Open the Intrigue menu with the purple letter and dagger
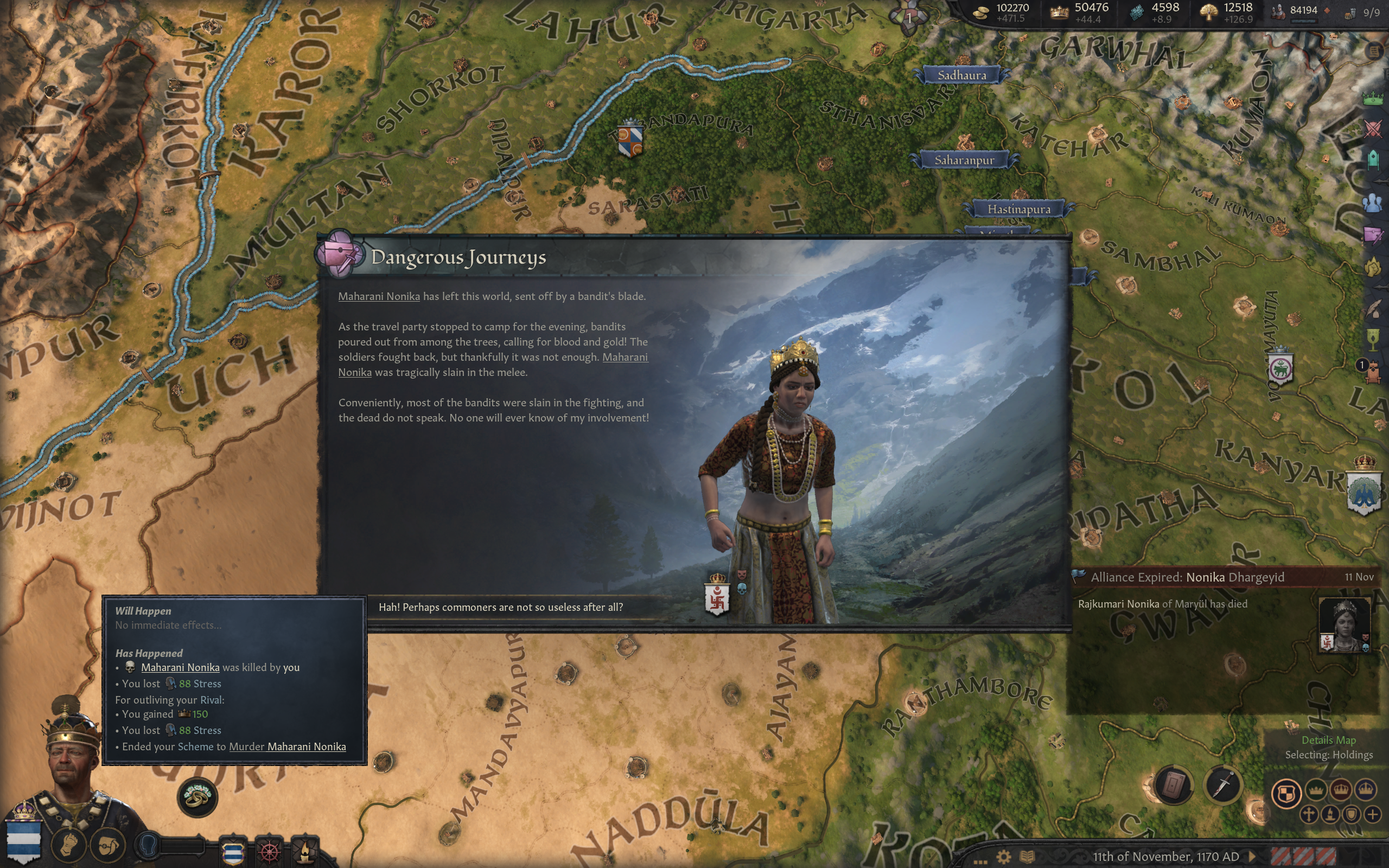The image size is (1389, 868). [1373, 234]
